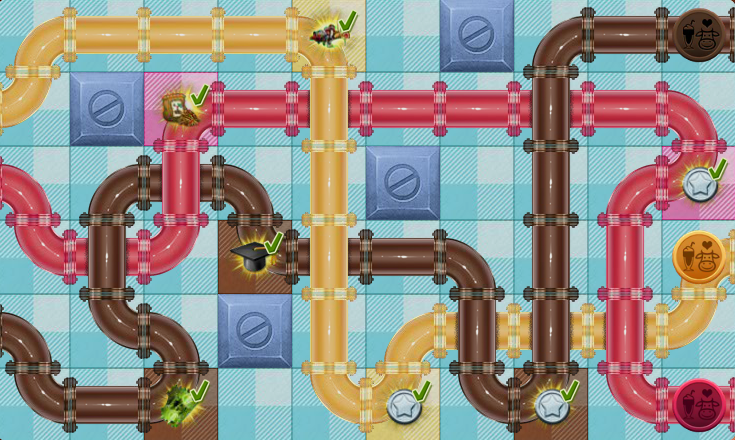This screenshot has height=440, width=735.
Task: Select the chocolate brown milkshake cow source
Action: (x=699, y=35)
